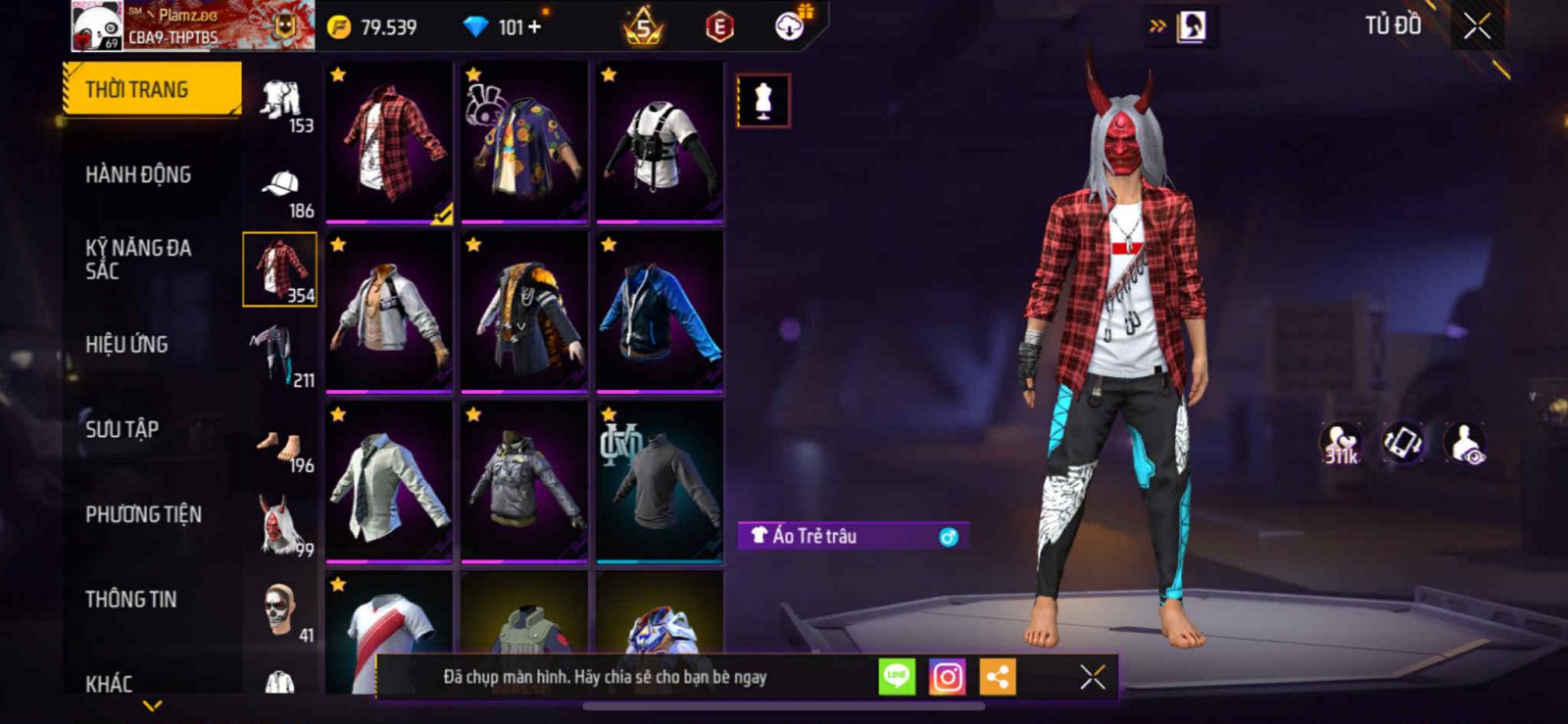Show the Phương Tiện tab
1568x724 pixels.
point(143,514)
